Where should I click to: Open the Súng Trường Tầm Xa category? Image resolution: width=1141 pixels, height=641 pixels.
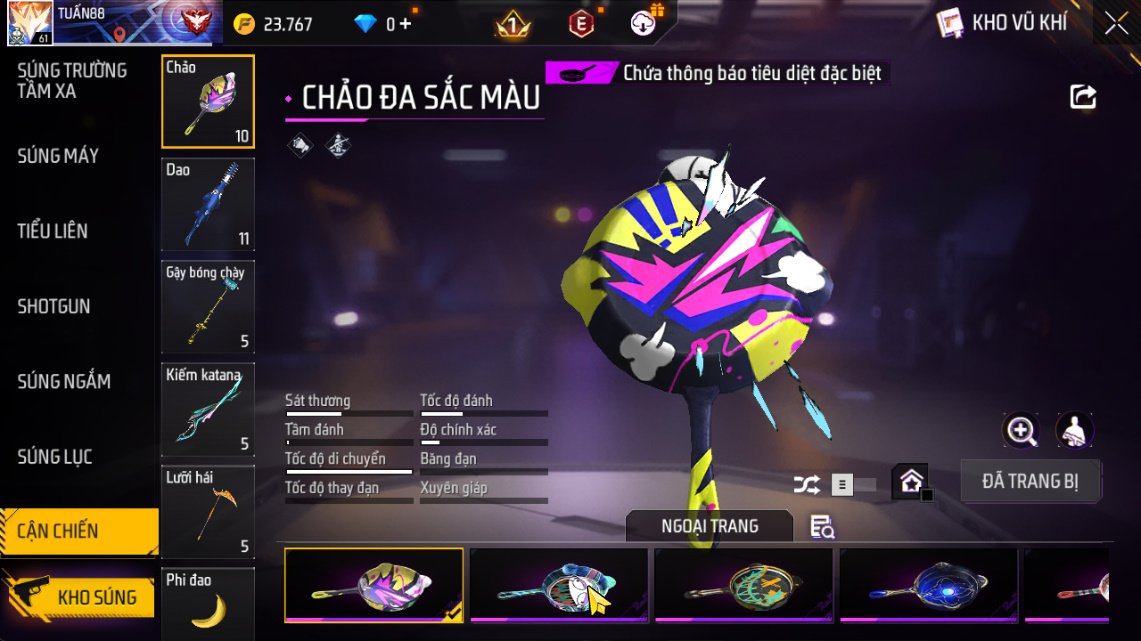[x=72, y=81]
